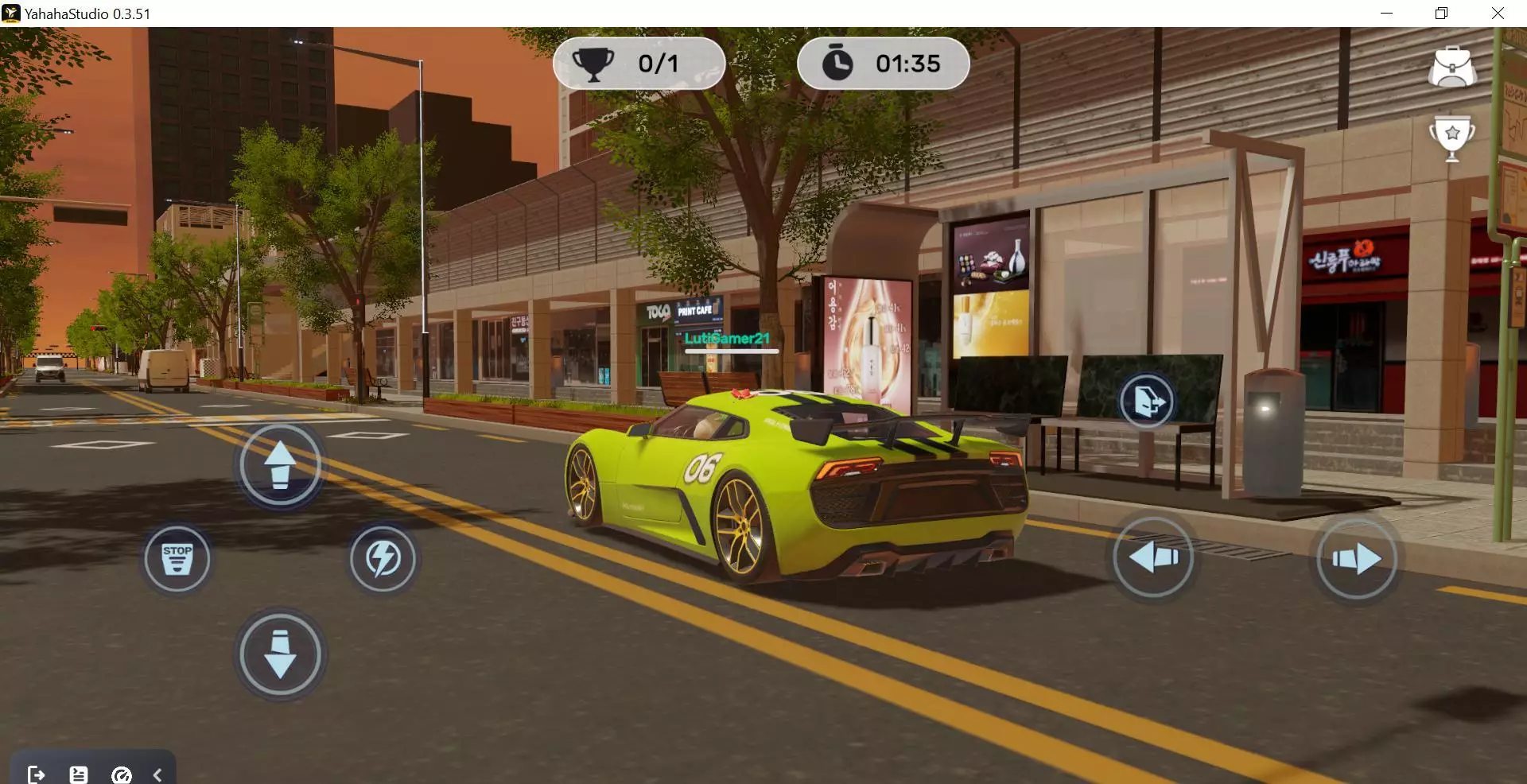This screenshot has width=1527, height=784.
Task: Open the backpack inventory
Action: tap(1452, 67)
